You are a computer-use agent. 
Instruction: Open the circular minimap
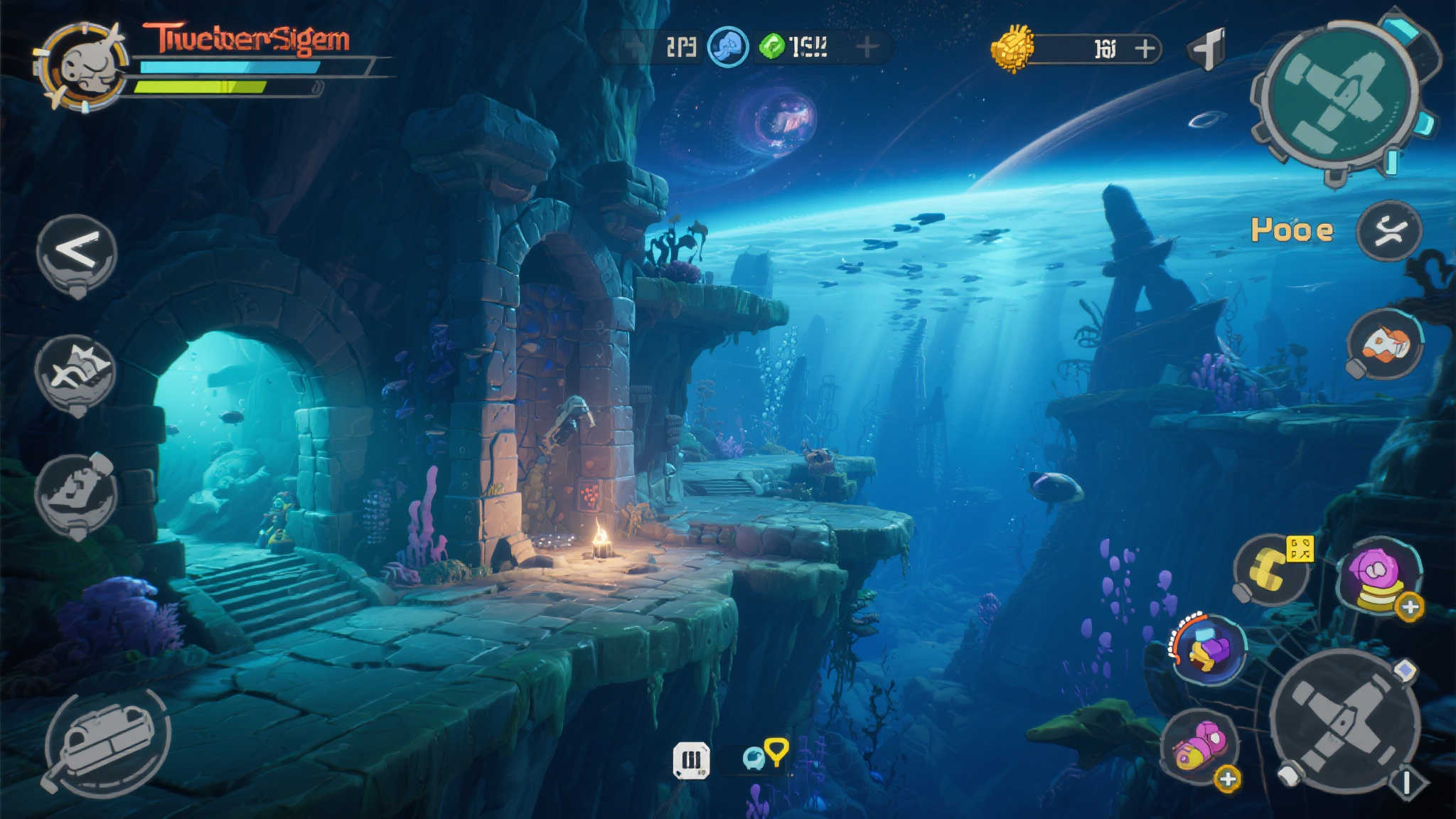1336,98
